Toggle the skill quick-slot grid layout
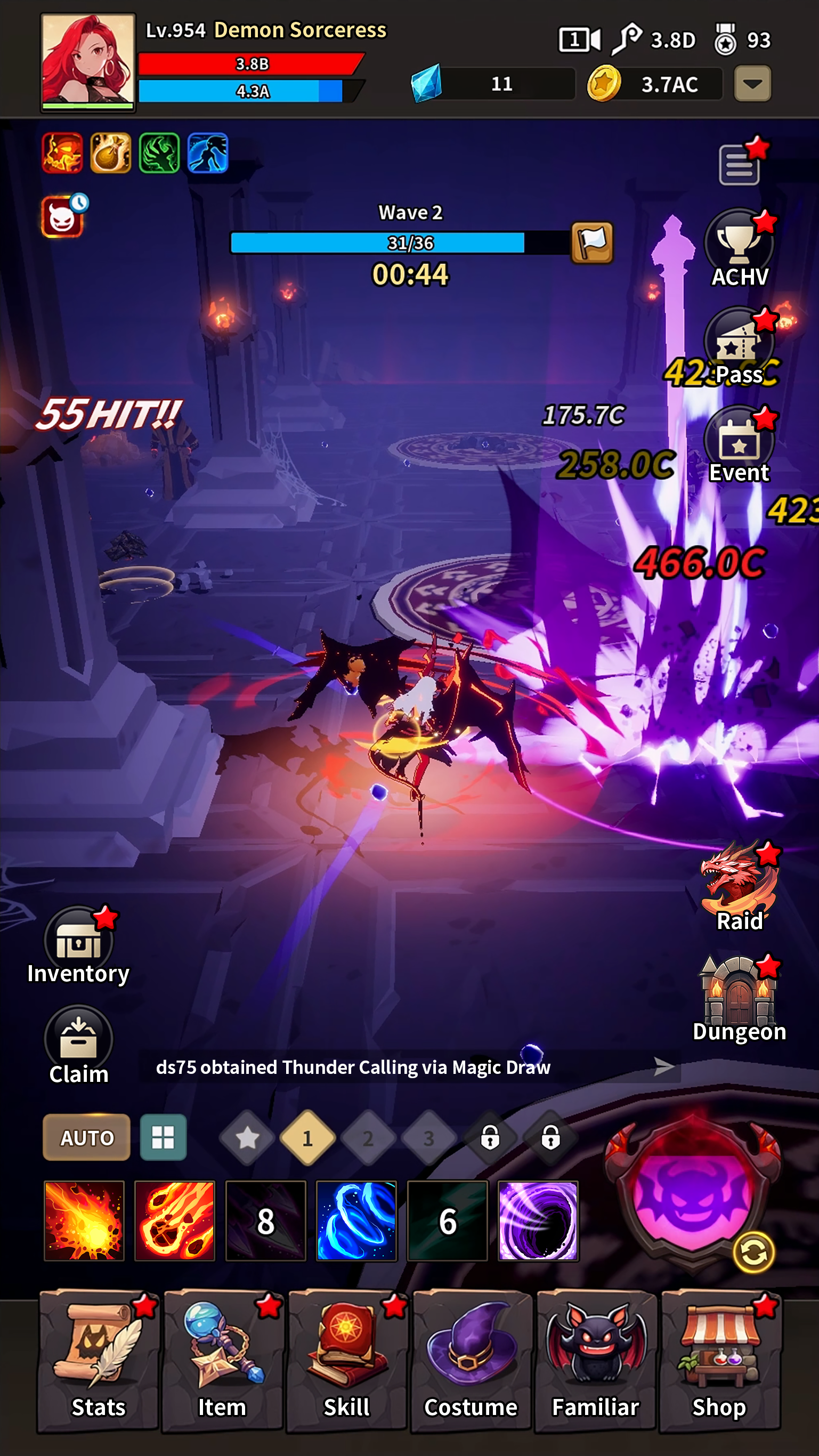The image size is (819, 1456). pyautogui.click(x=163, y=1138)
